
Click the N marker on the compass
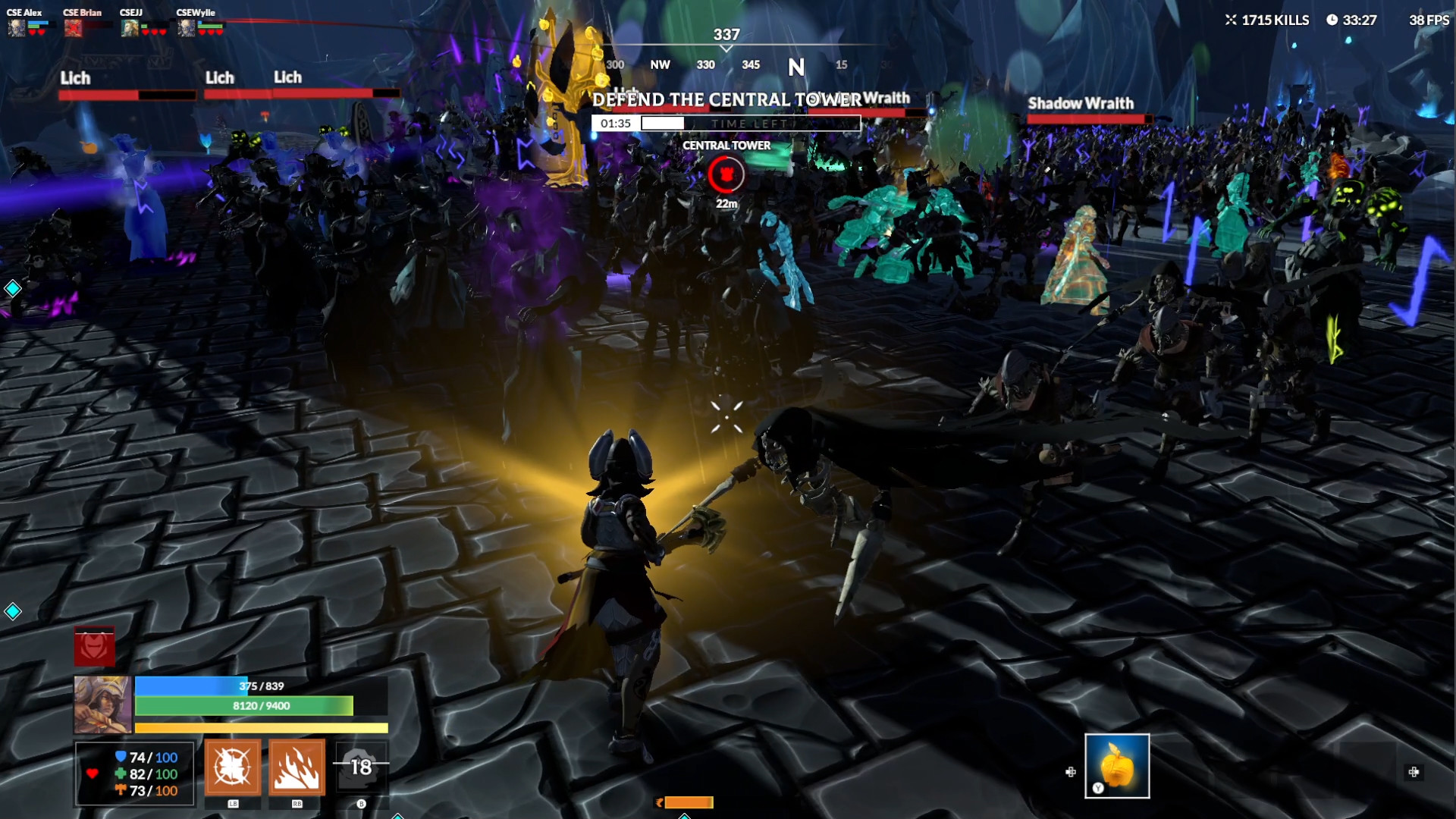point(795,67)
